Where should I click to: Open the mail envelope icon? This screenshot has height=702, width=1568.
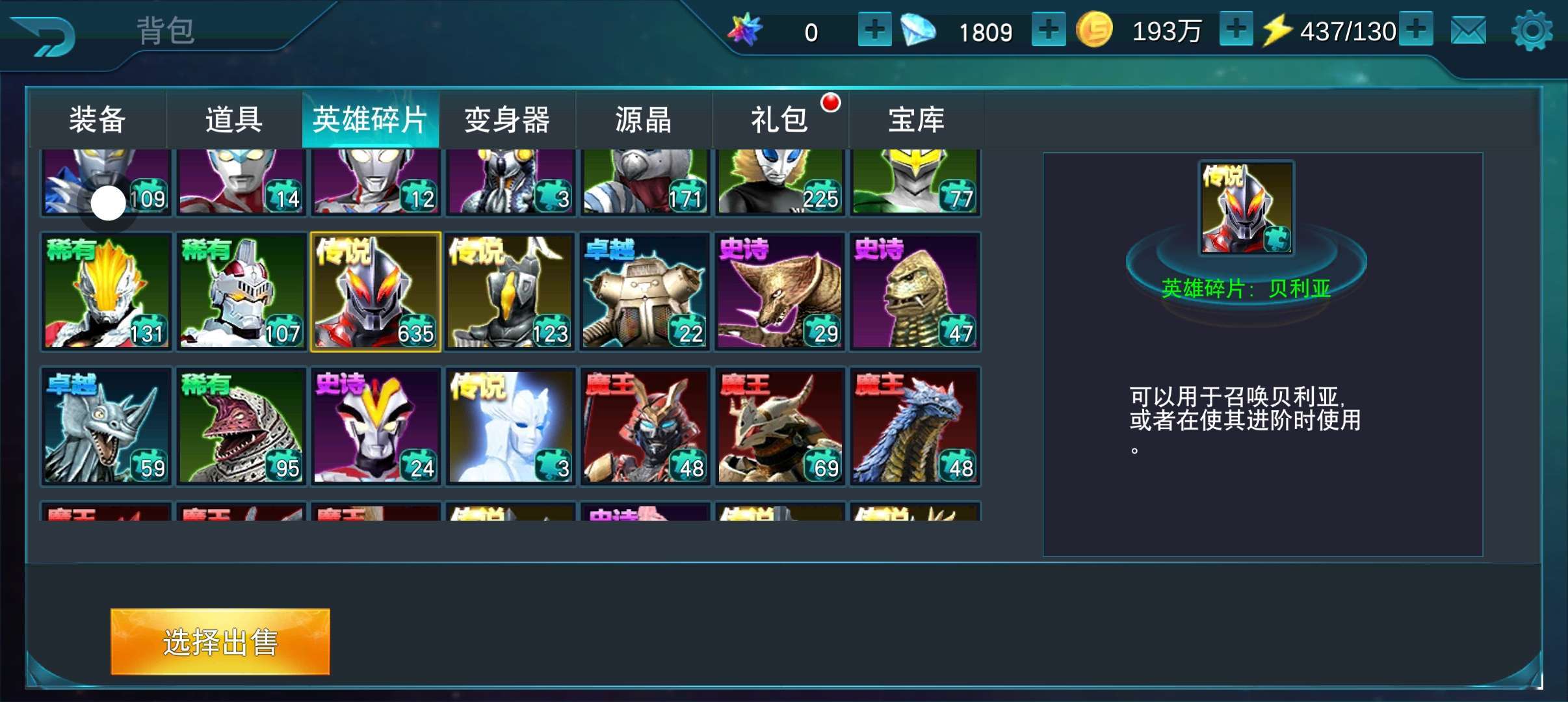tap(1468, 31)
